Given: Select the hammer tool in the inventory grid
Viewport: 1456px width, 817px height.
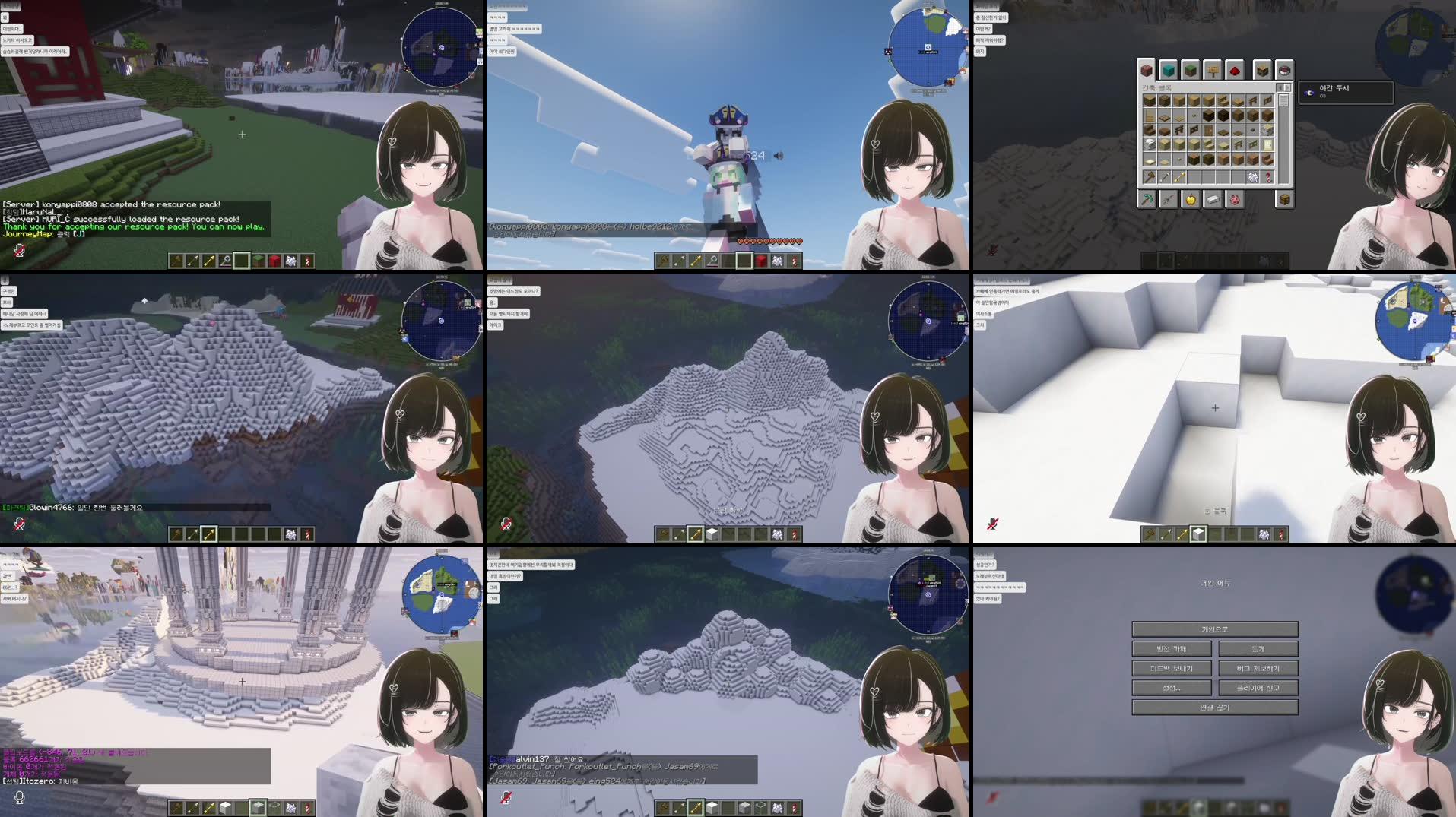Looking at the screenshot, I should (x=1149, y=177).
